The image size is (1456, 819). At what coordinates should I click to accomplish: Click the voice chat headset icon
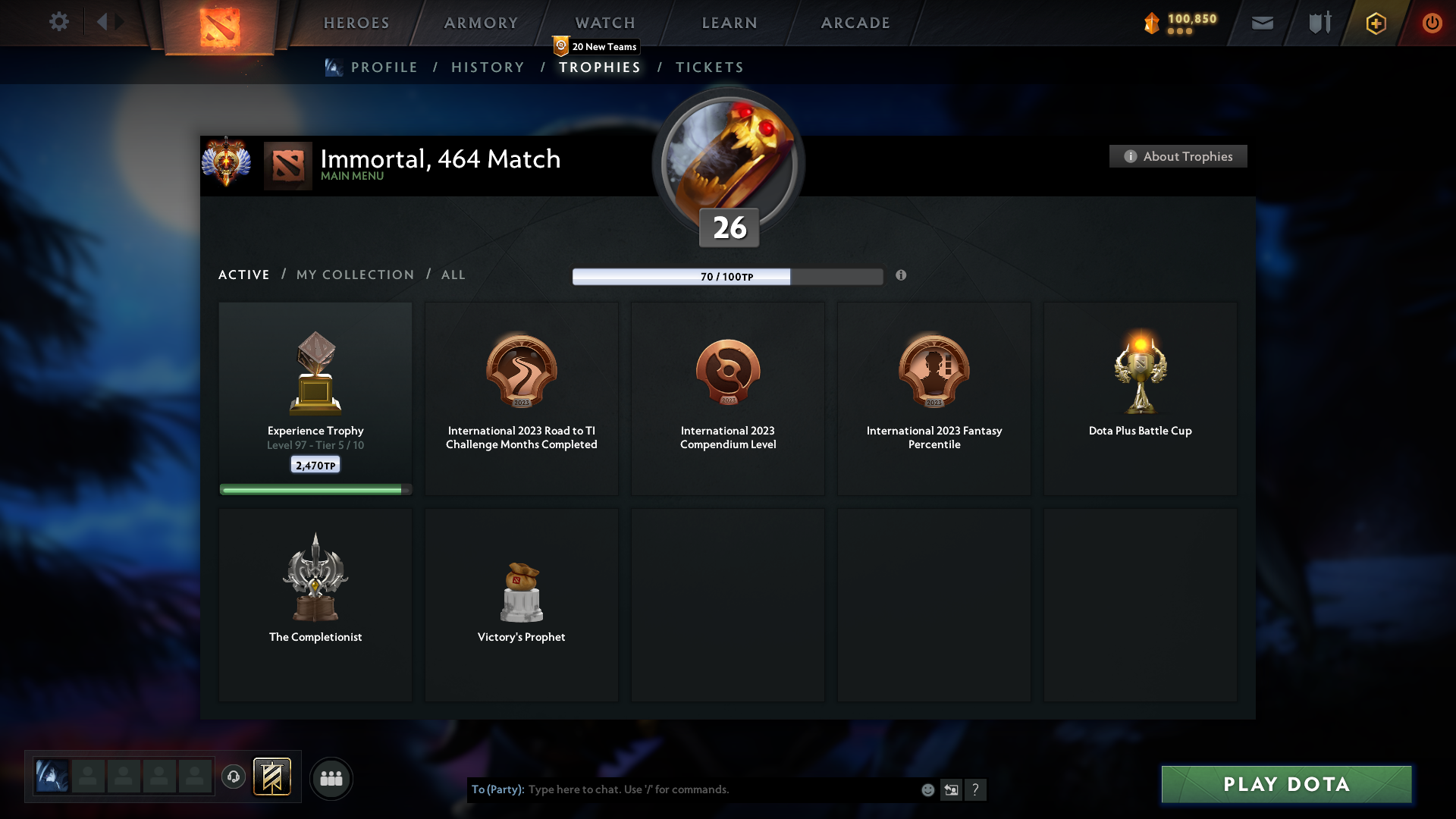233,778
